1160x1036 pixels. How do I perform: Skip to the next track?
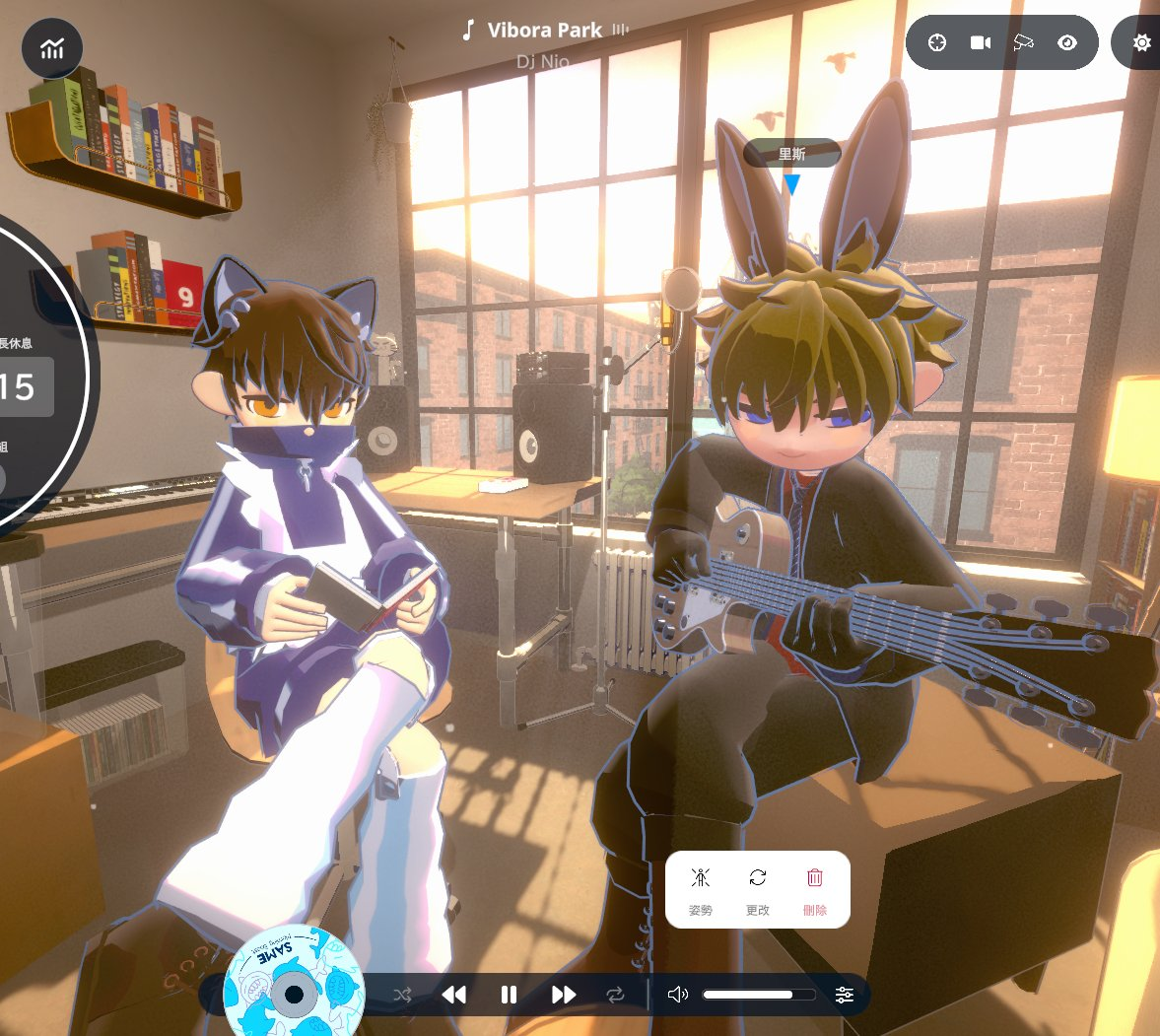point(564,995)
